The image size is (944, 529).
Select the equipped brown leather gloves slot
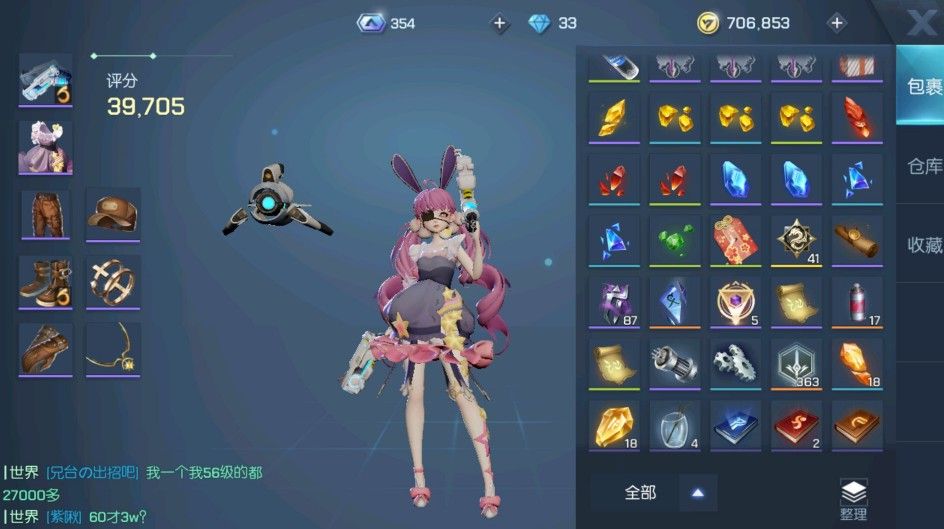click(x=46, y=349)
